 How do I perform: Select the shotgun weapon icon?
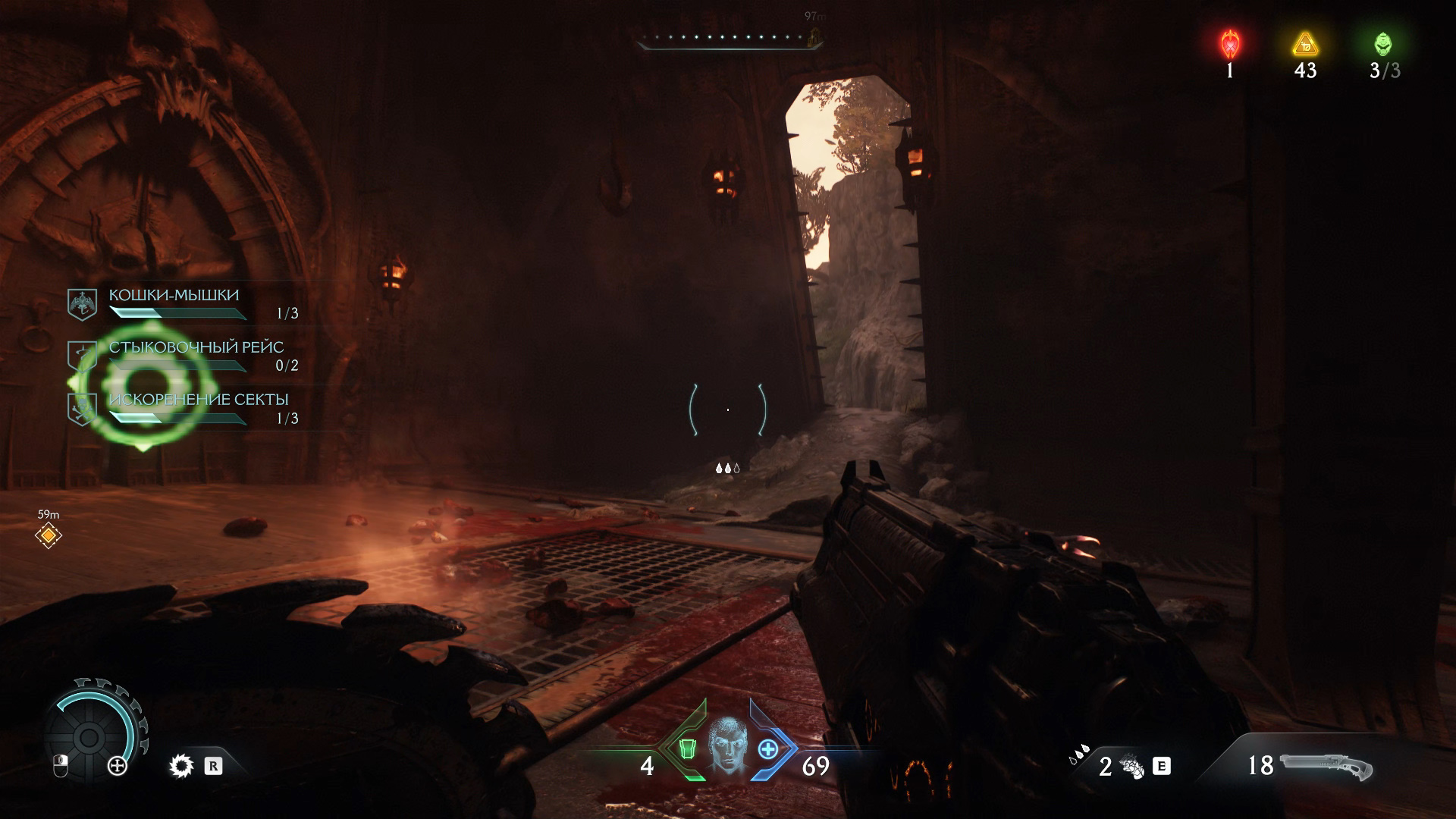pos(1326,766)
